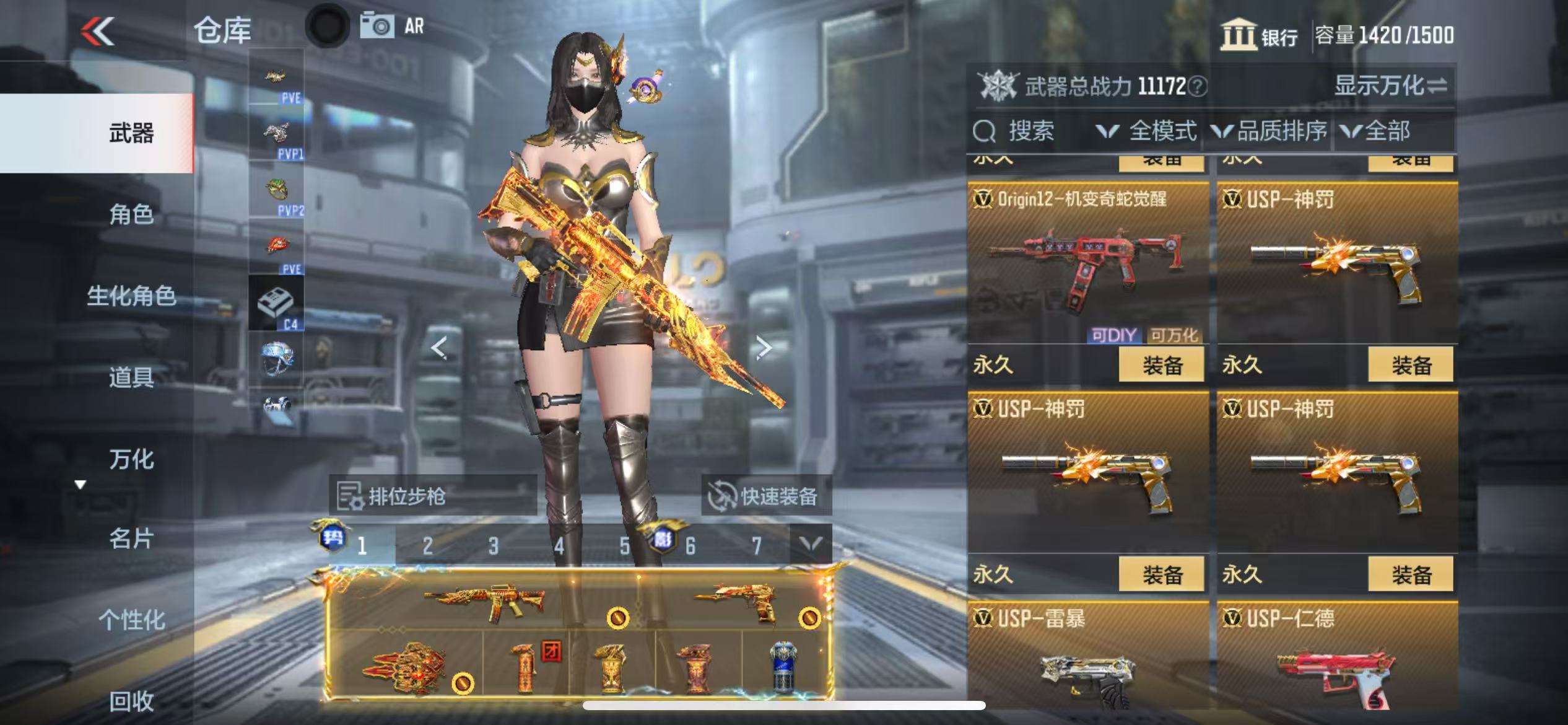The width and height of the screenshot is (1568, 725).
Task: Activate 快速装备 quick equip
Action: [x=766, y=496]
